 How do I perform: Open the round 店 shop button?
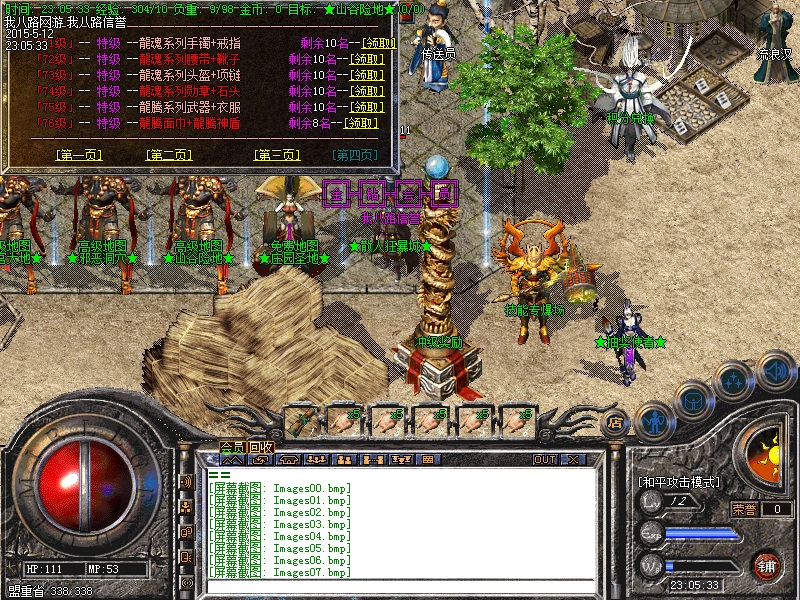click(615, 424)
